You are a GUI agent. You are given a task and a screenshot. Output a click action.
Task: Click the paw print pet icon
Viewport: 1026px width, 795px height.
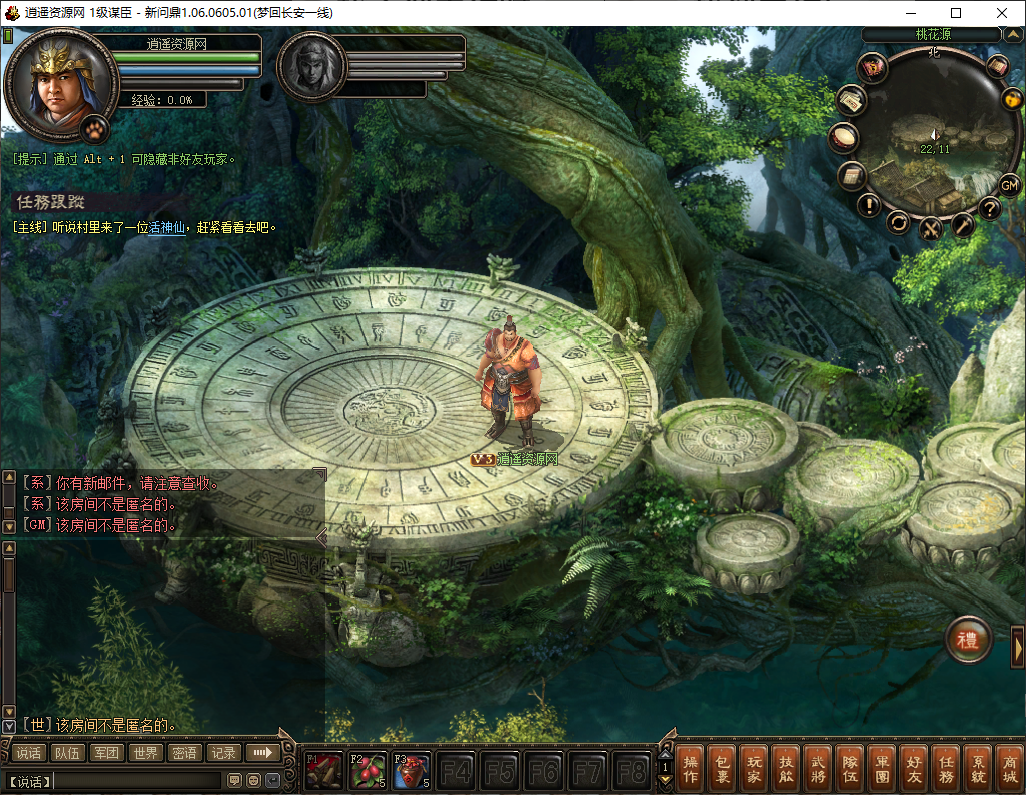pyautogui.click(x=94, y=128)
